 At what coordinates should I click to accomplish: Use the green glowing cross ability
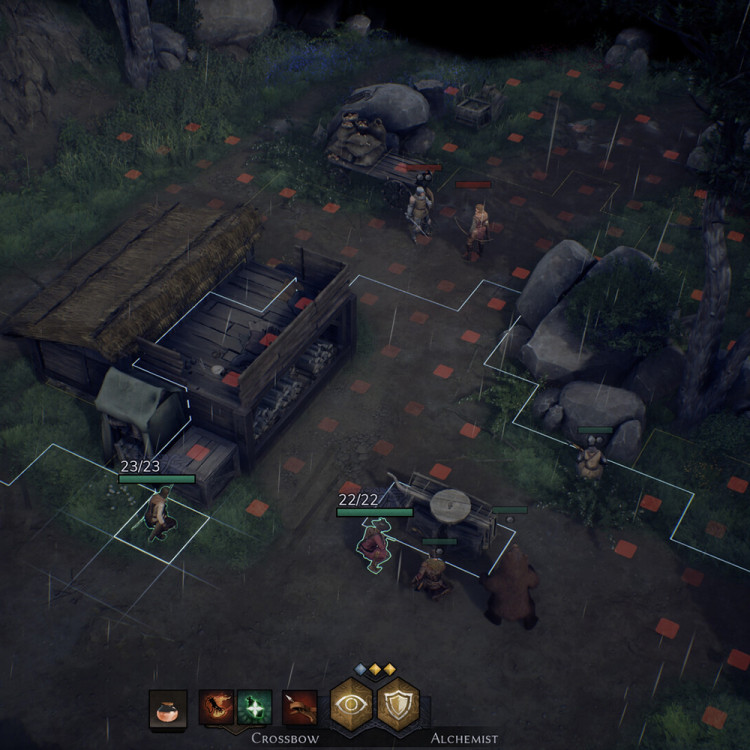pyautogui.click(x=254, y=708)
